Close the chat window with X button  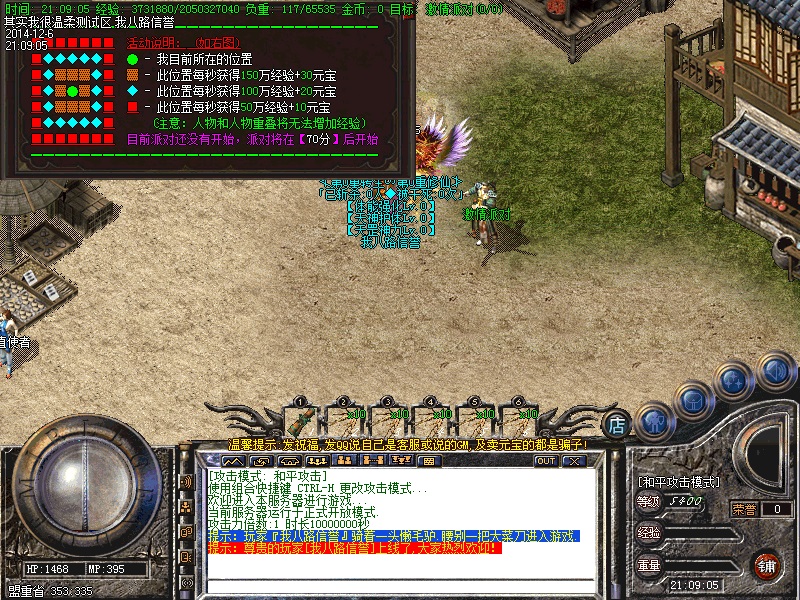[x=573, y=461]
